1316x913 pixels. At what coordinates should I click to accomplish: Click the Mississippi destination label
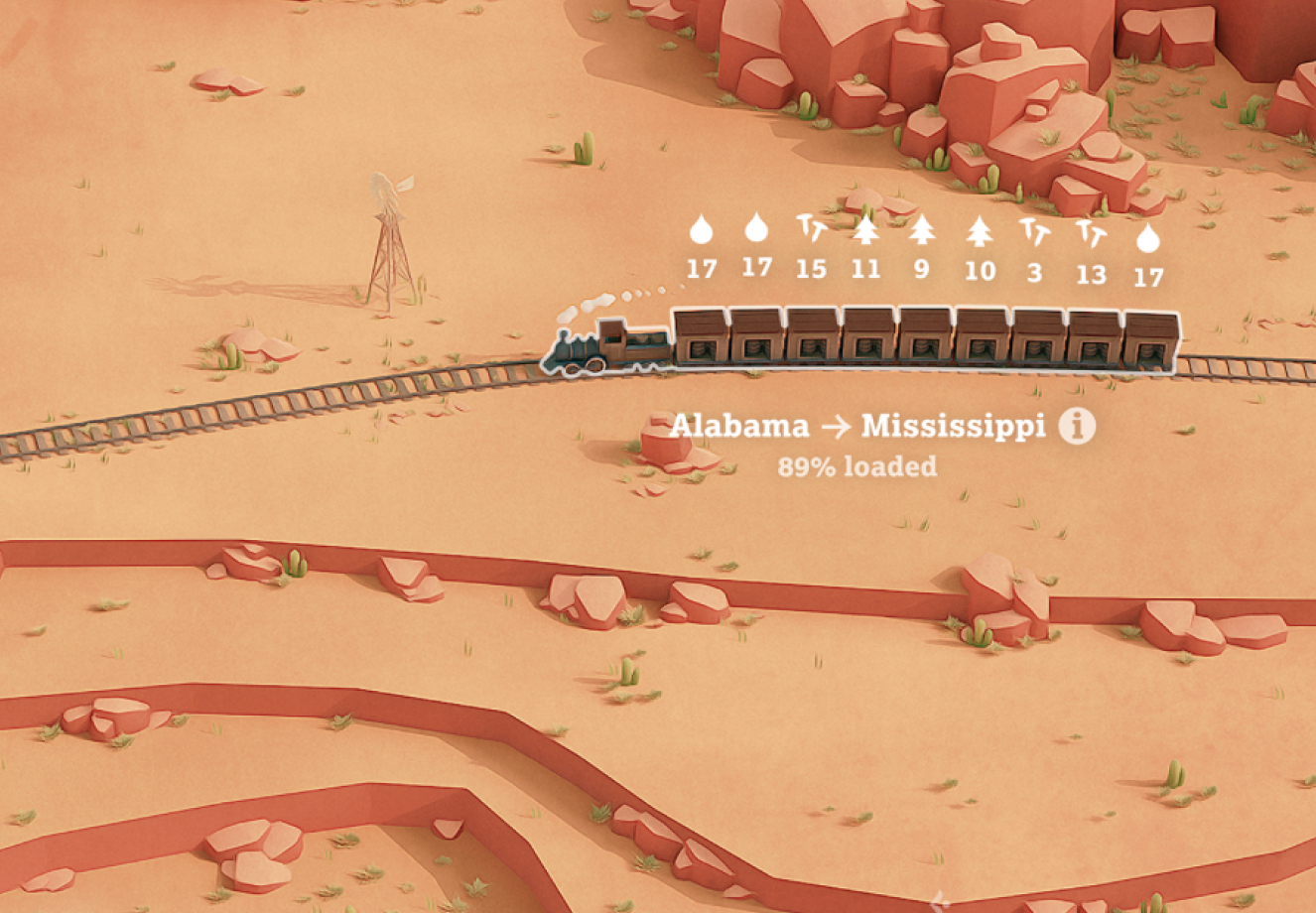(x=956, y=427)
